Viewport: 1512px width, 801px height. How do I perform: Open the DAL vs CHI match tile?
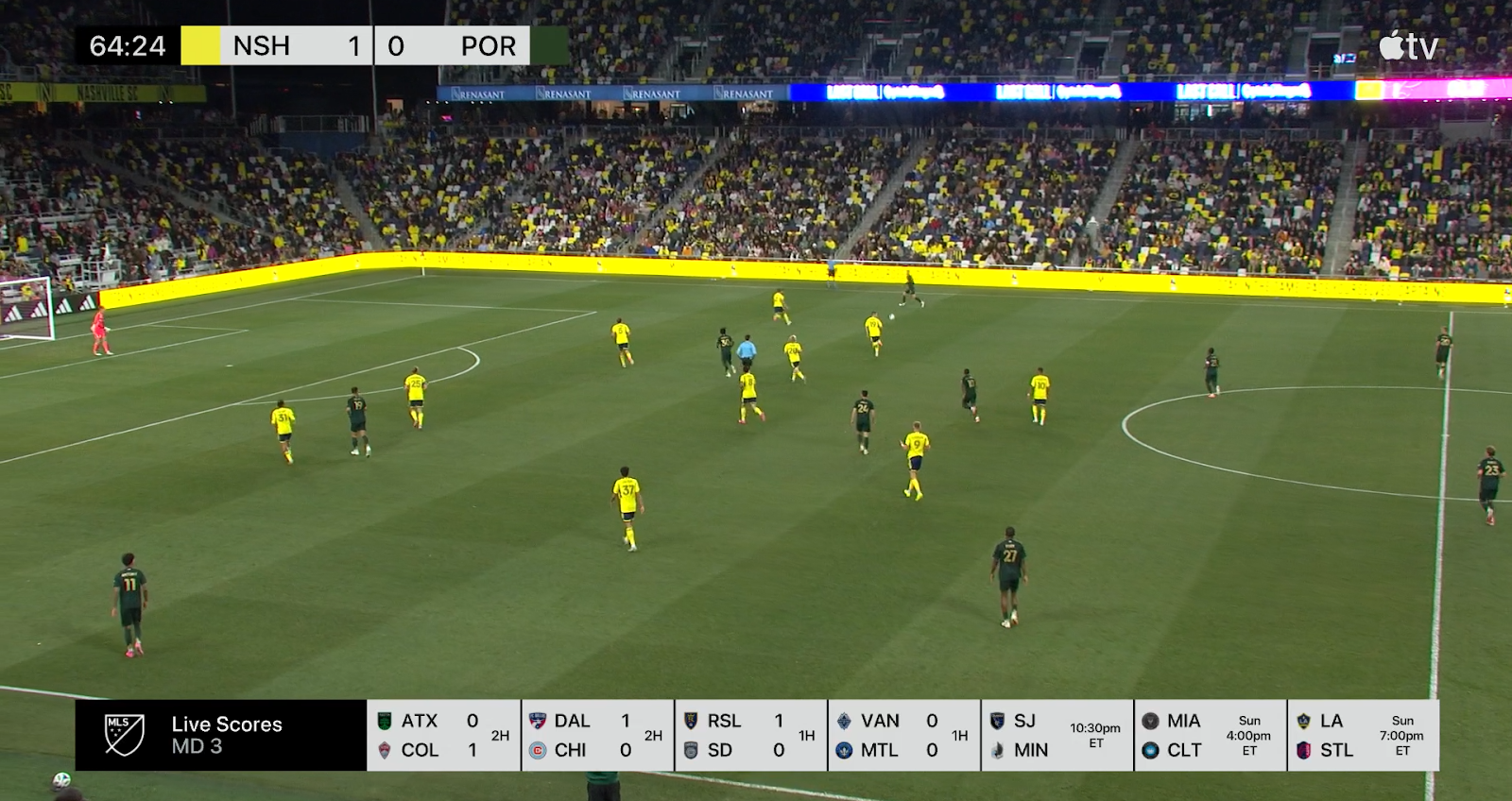pyautogui.click(x=597, y=735)
